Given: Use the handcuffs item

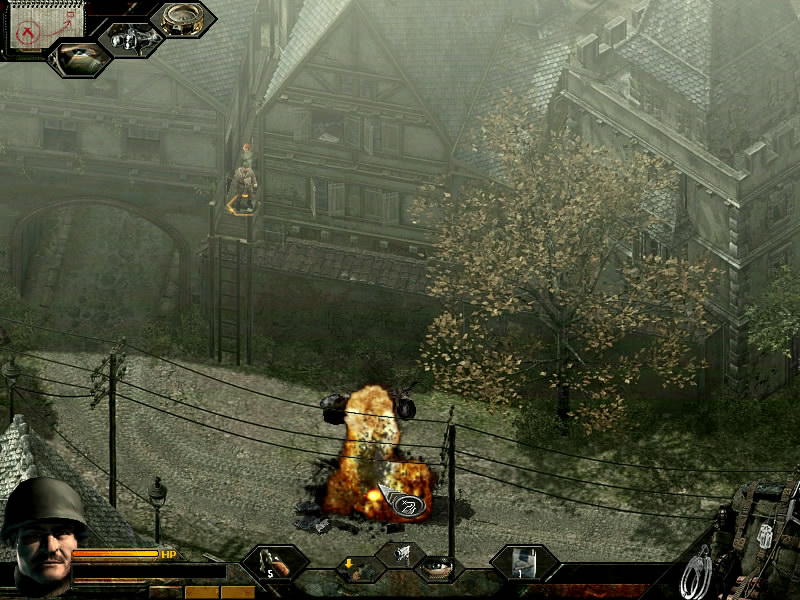Looking at the screenshot, I should (x=697, y=573).
